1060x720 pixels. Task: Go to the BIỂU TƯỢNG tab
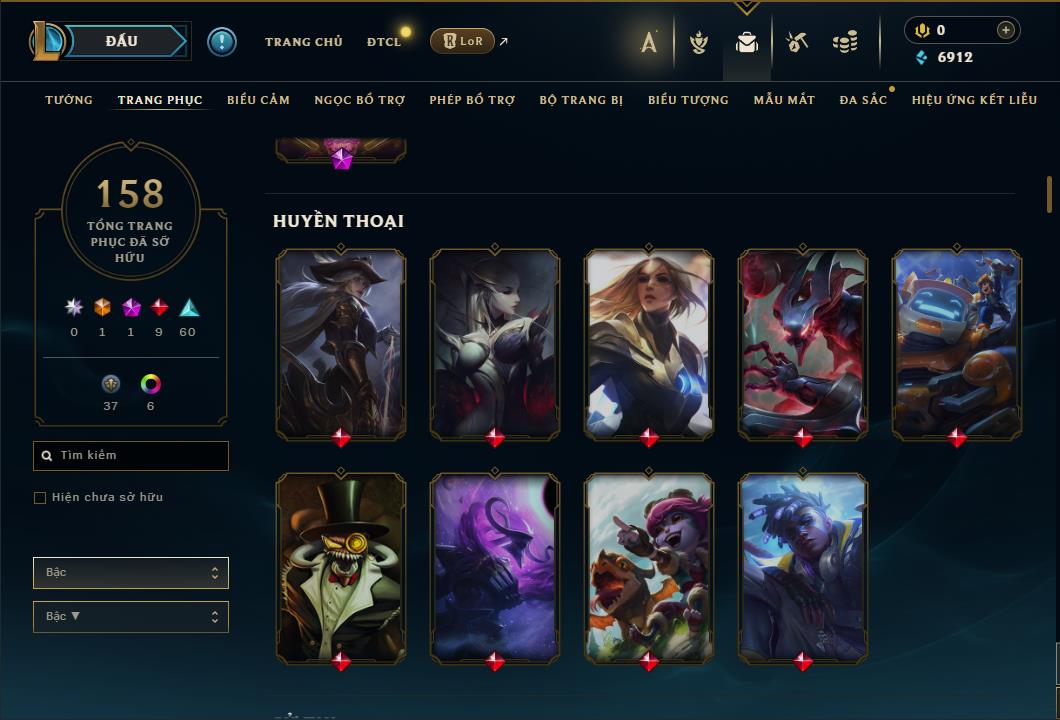[x=688, y=100]
